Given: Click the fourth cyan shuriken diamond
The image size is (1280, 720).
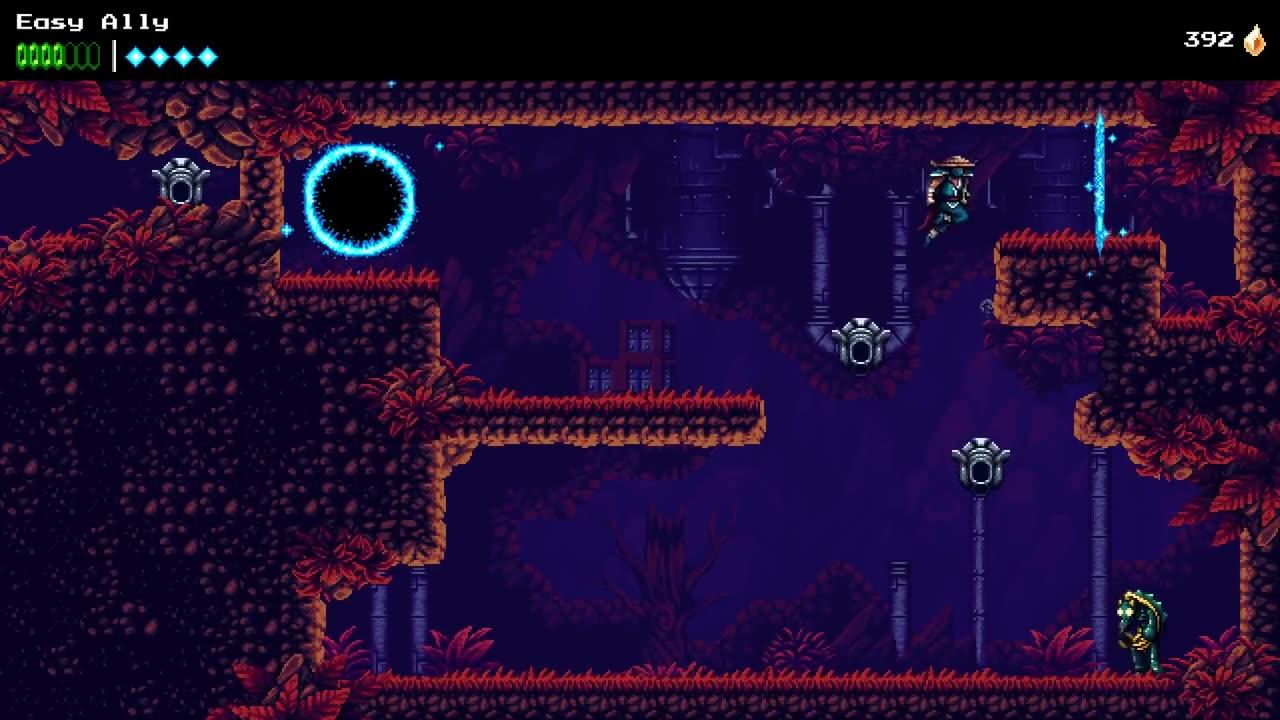Looking at the screenshot, I should point(208,55).
